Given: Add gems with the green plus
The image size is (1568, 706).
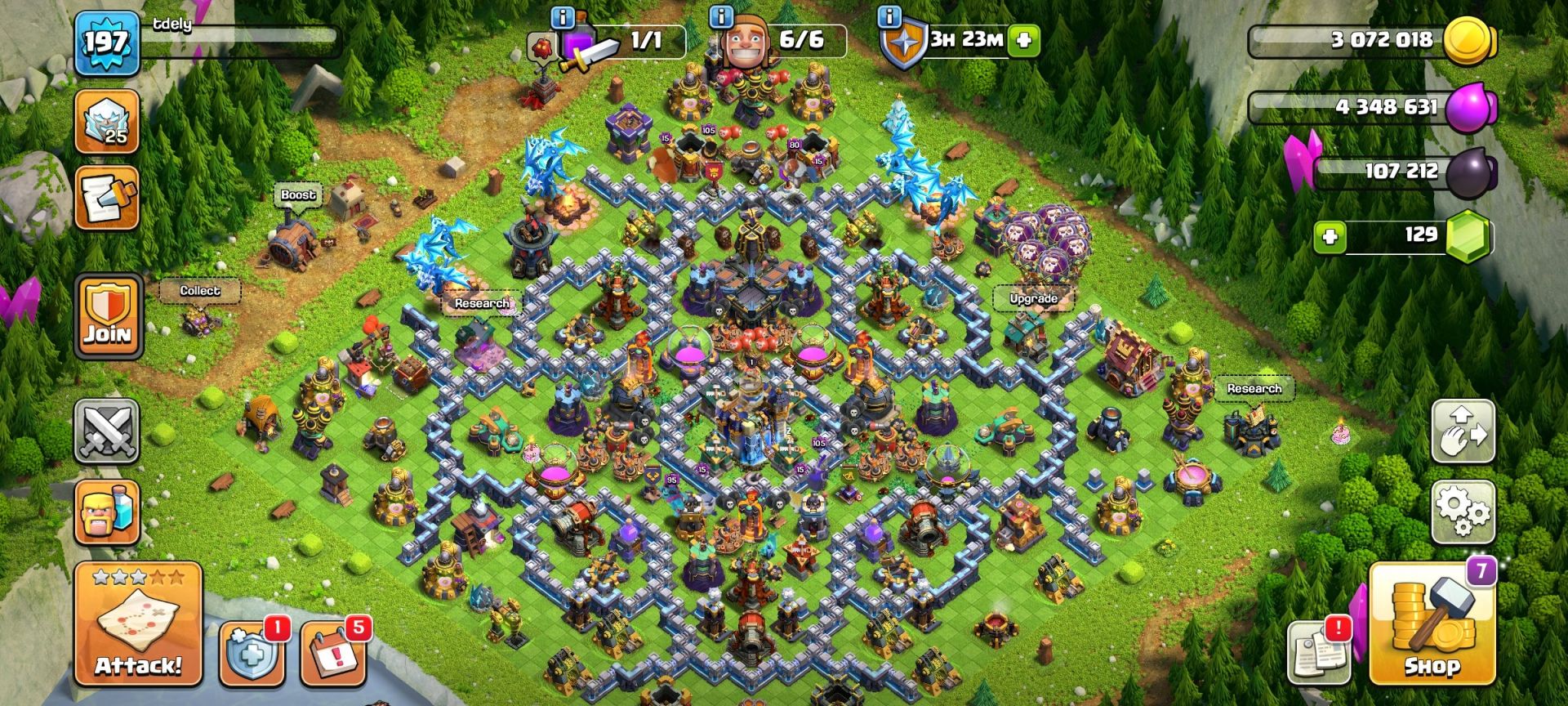Looking at the screenshot, I should (1330, 237).
